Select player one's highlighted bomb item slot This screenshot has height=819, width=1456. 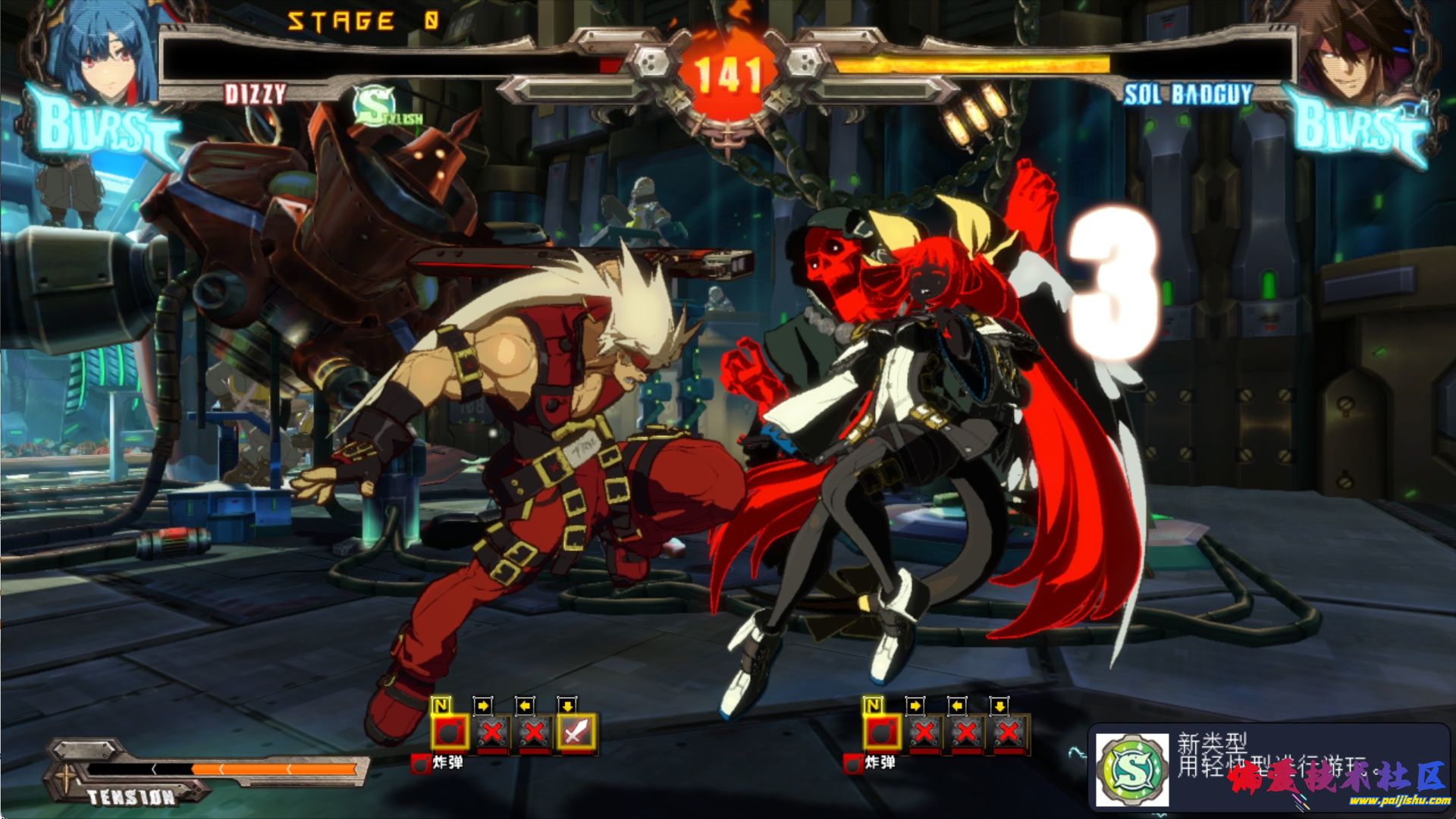coord(450,733)
